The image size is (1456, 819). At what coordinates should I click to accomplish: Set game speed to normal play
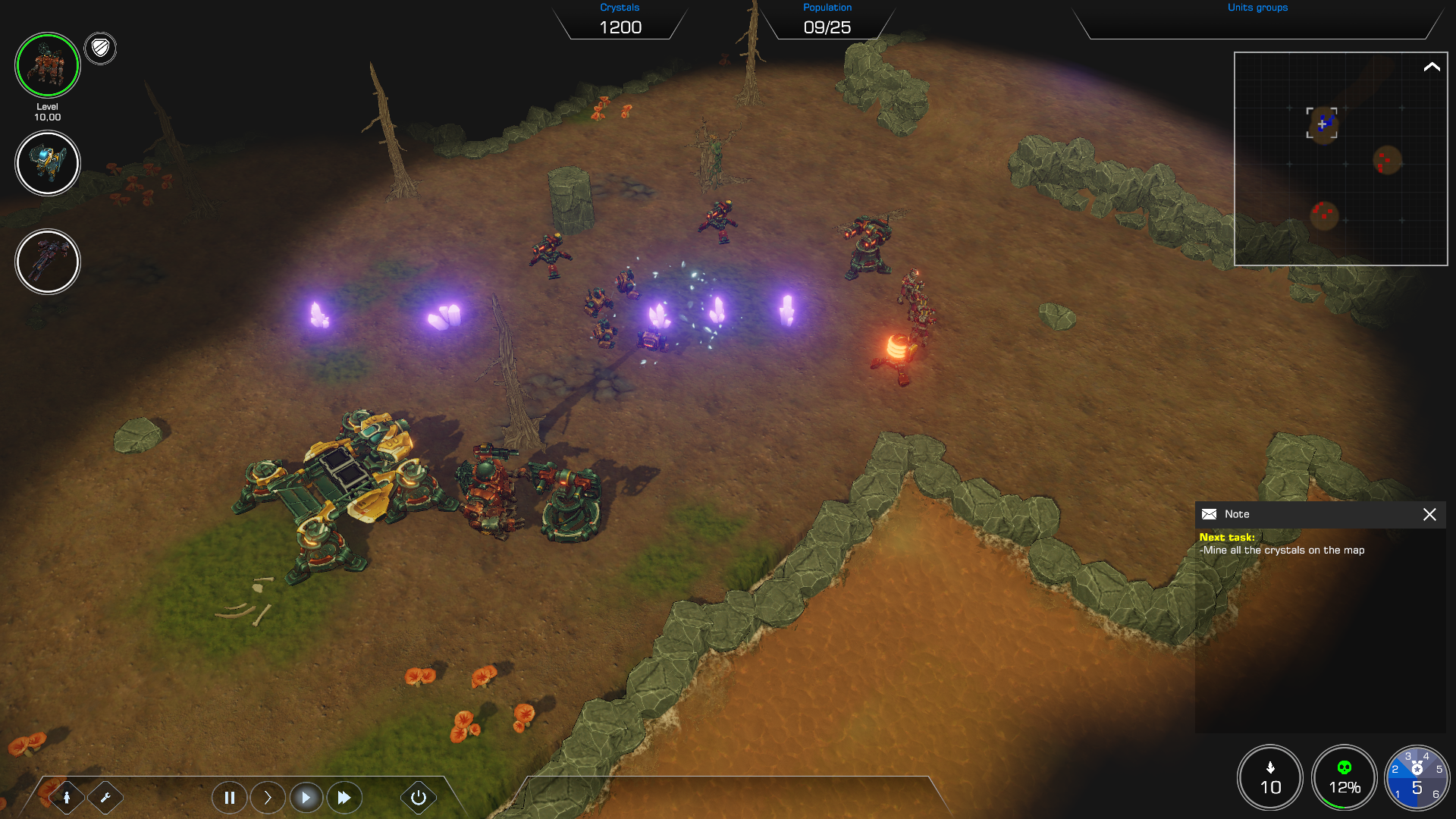pos(306,797)
